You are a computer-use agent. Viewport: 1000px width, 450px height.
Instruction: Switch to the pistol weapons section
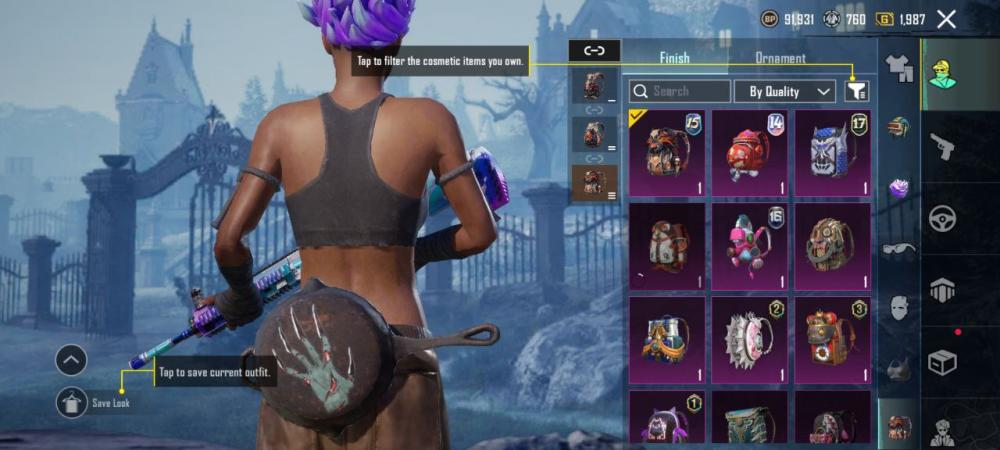(942, 147)
